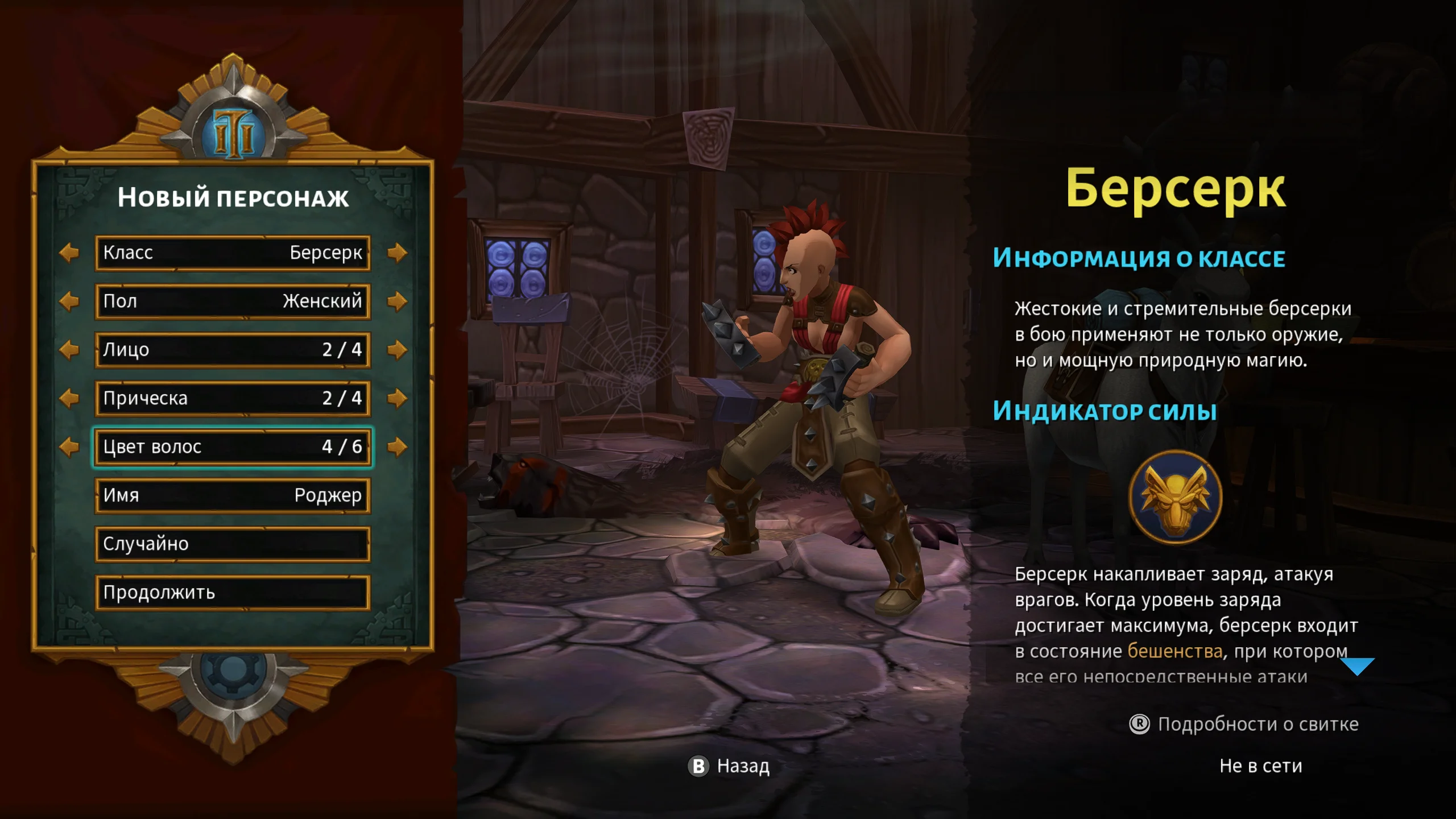Choose previous hairstyle with Прическа left arrow
Viewport: 1456px width, 819px height.
pyautogui.click(x=69, y=398)
